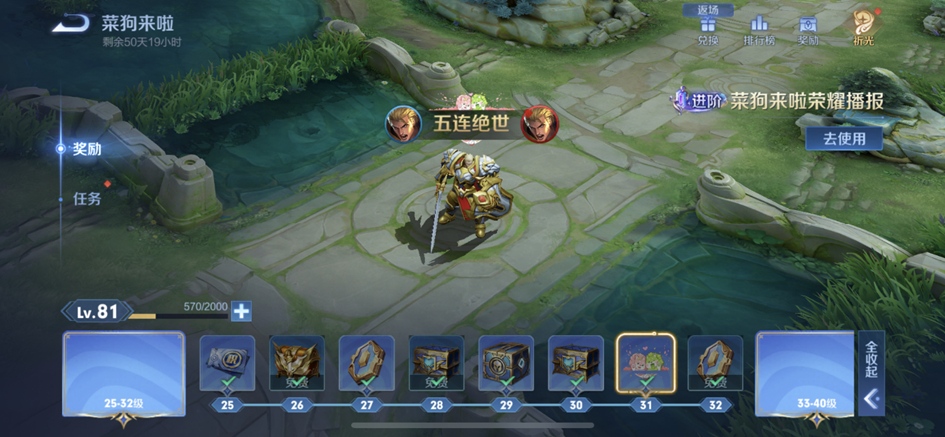Select the level 25 reward card
The width and height of the screenshot is (945, 437).
pos(227,362)
